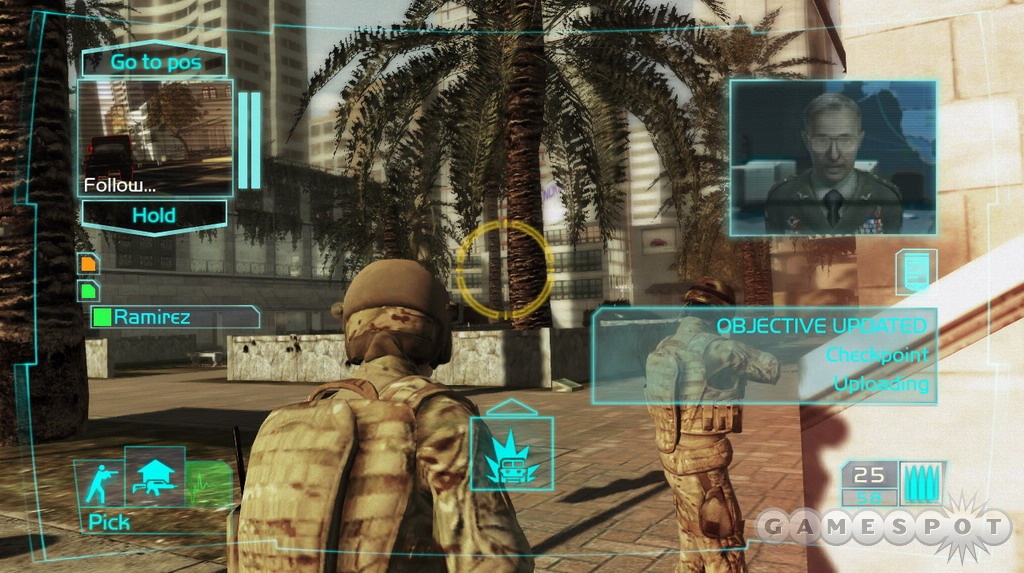
Task: Open the green heartbeat monitor icon
Action: click(208, 483)
